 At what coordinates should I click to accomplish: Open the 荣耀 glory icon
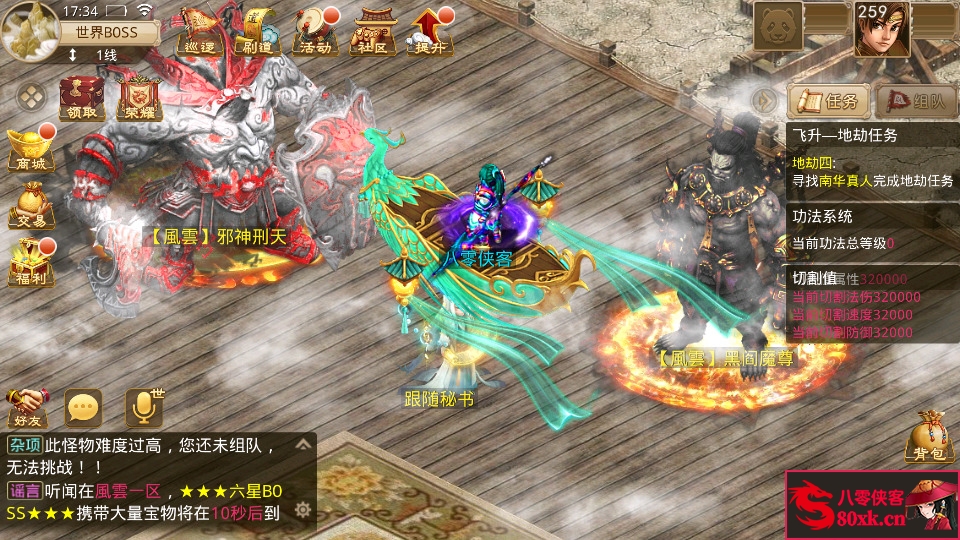click(x=139, y=98)
